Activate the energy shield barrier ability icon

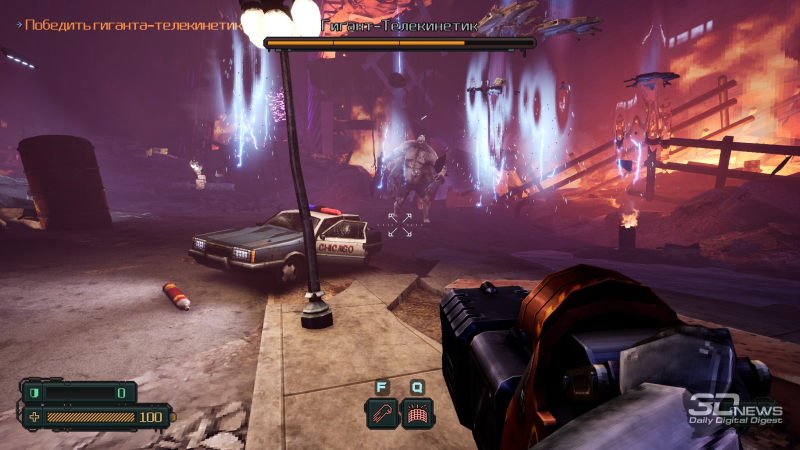[416, 413]
